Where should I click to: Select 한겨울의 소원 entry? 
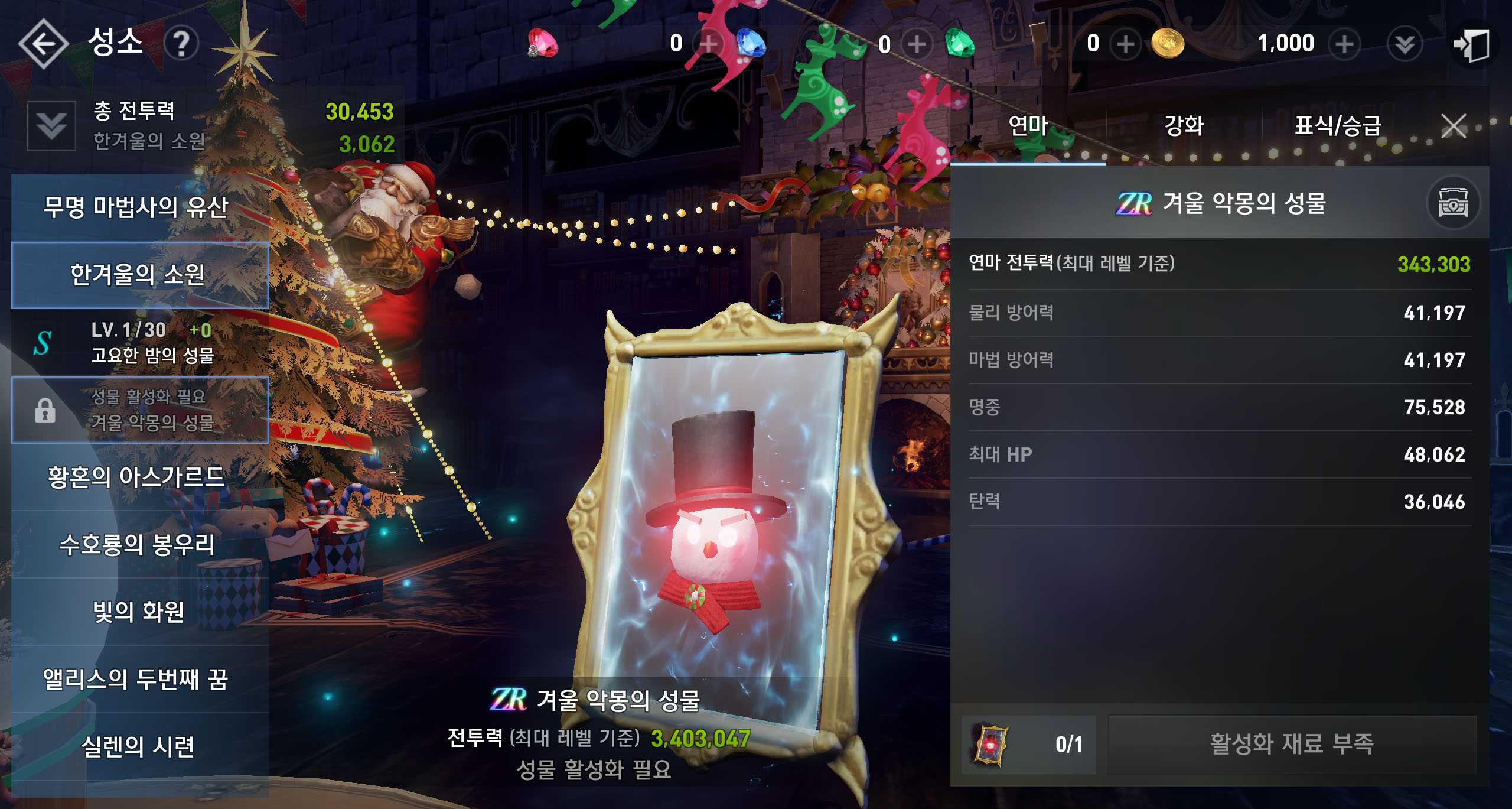coord(140,275)
